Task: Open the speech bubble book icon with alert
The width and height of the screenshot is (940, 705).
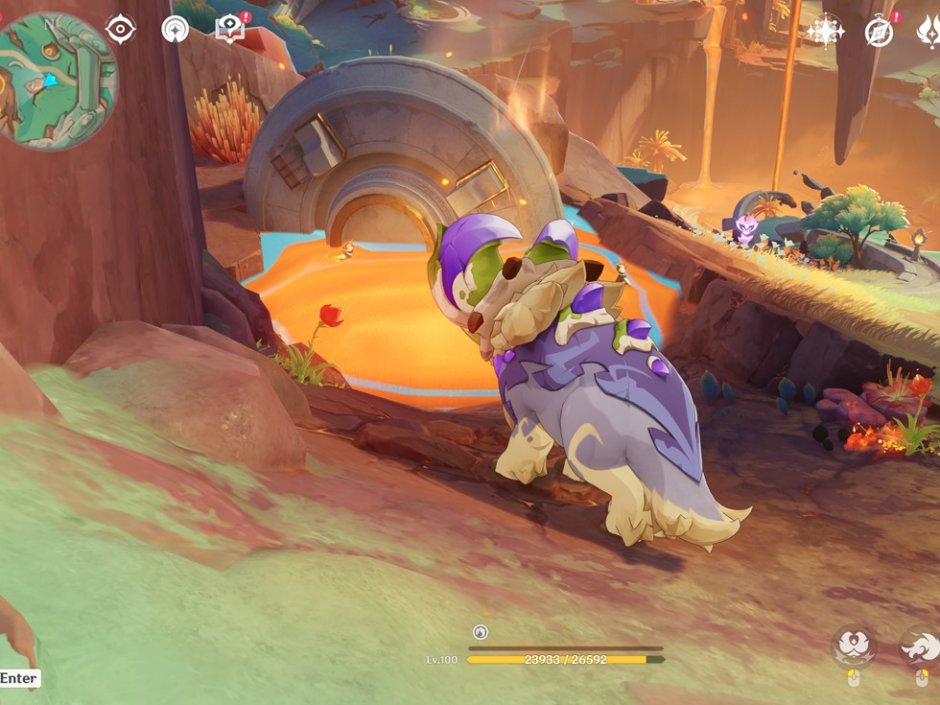Action: pos(230,28)
